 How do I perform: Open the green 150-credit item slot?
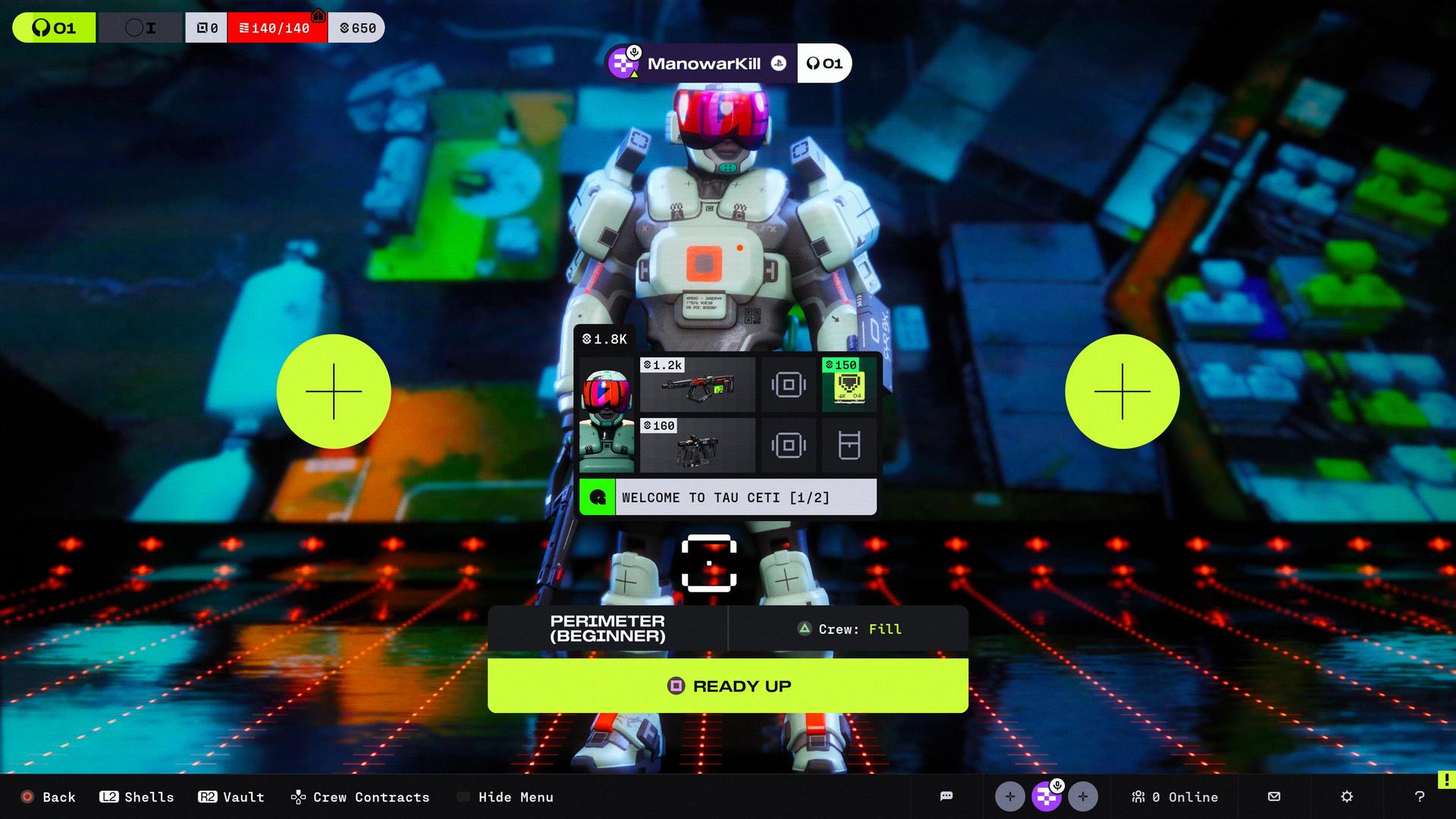pyautogui.click(x=849, y=384)
